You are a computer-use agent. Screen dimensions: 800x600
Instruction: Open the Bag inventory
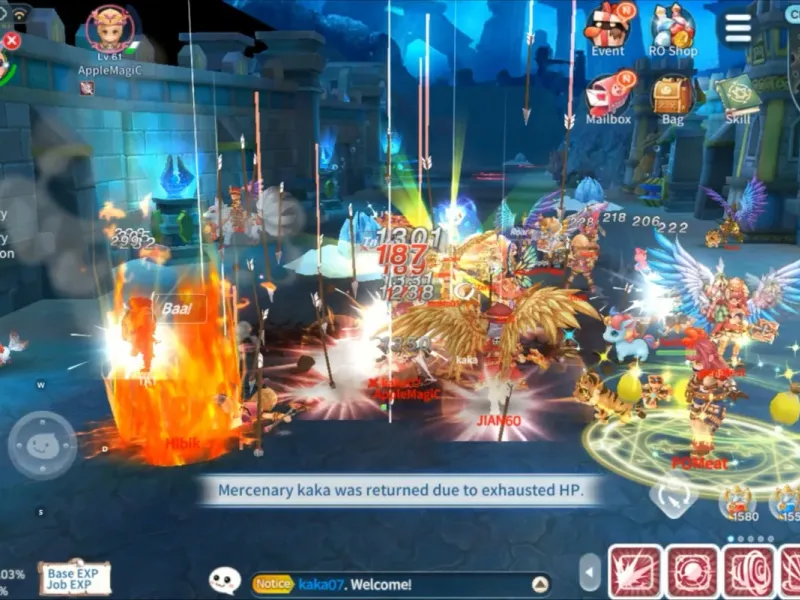[673, 95]
